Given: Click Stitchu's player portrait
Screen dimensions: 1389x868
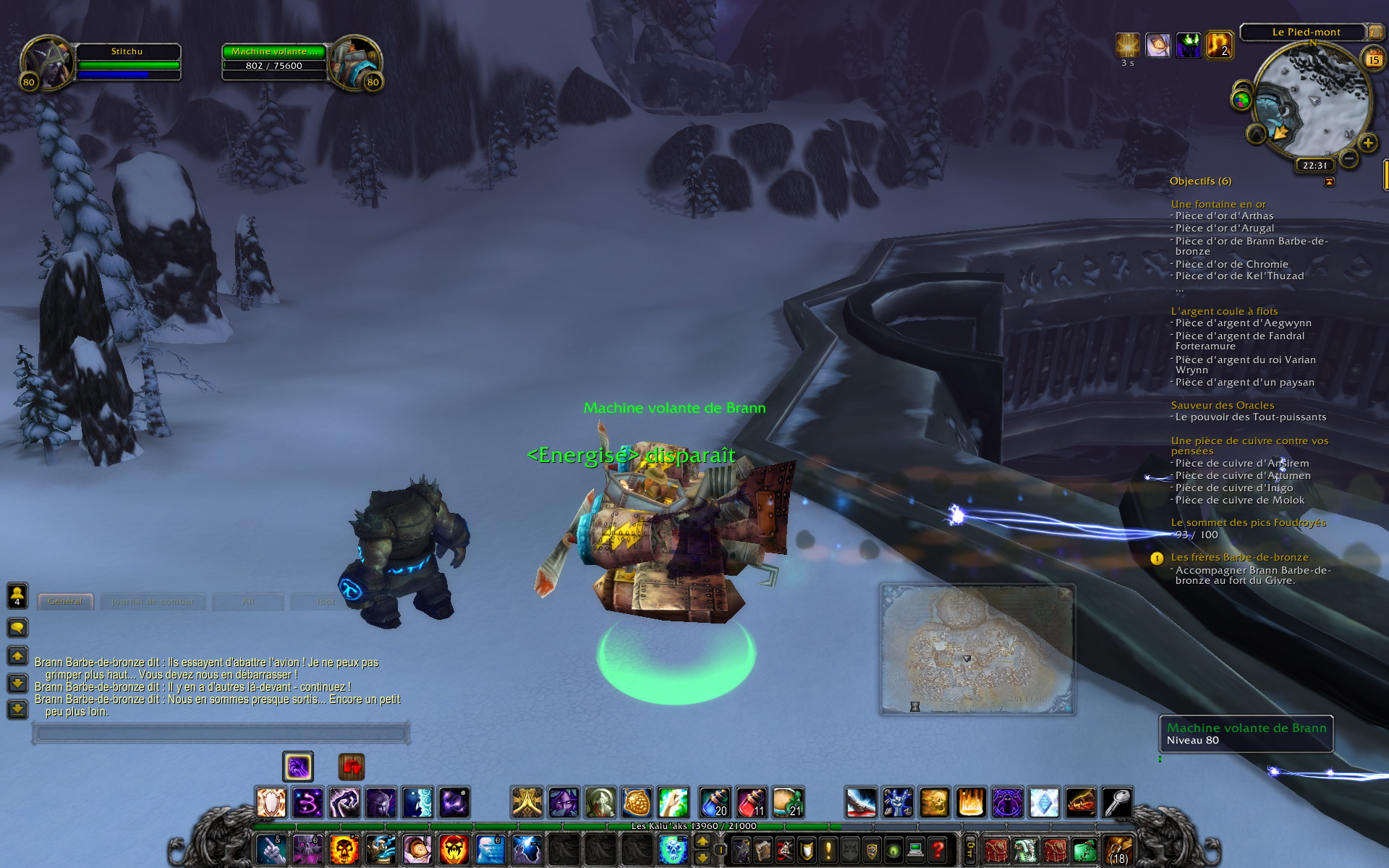Looking at the screenshot, I should click(47, 63).
